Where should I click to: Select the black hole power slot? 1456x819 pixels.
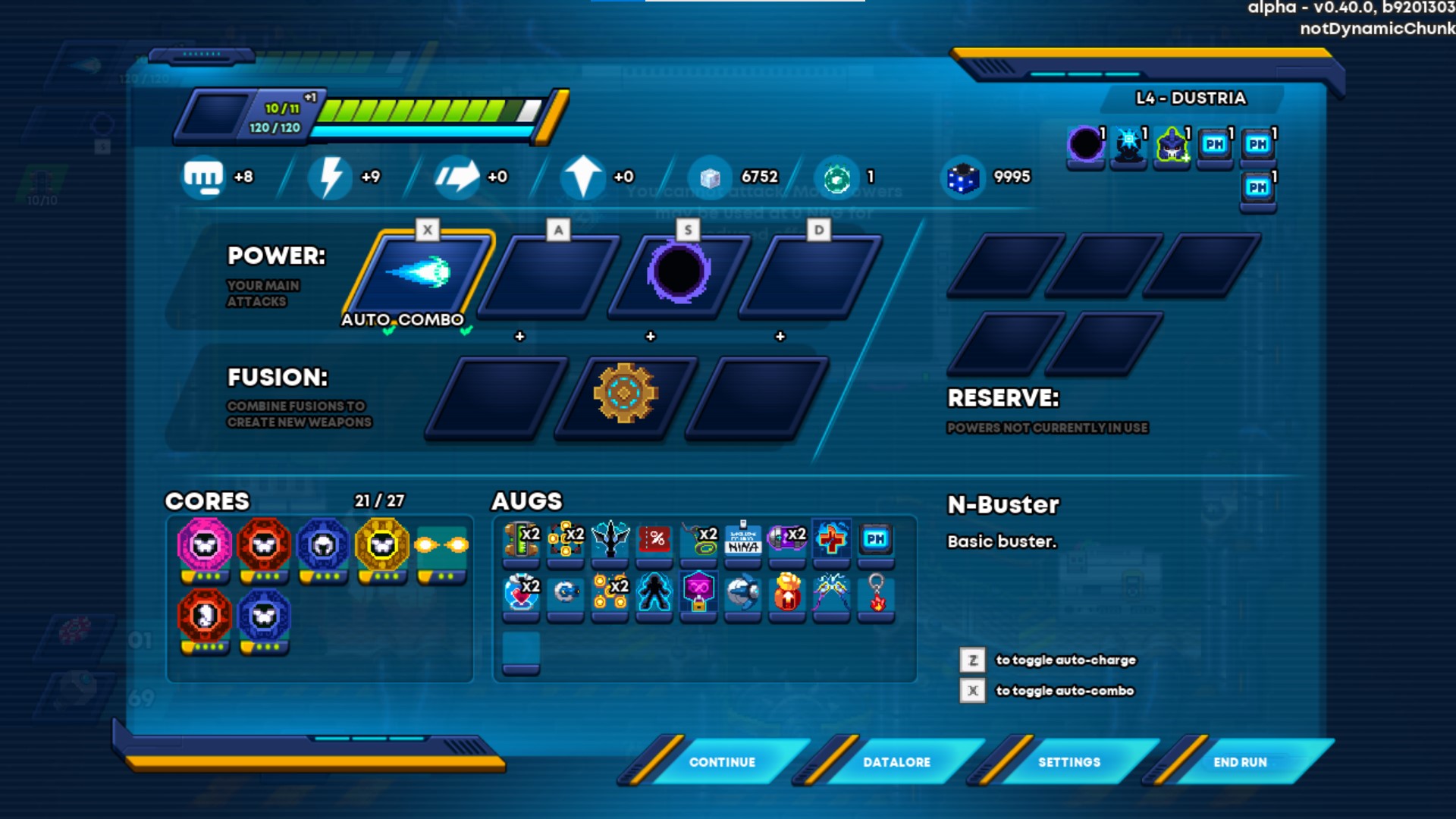pyautogui.click(x=679, y=274)
